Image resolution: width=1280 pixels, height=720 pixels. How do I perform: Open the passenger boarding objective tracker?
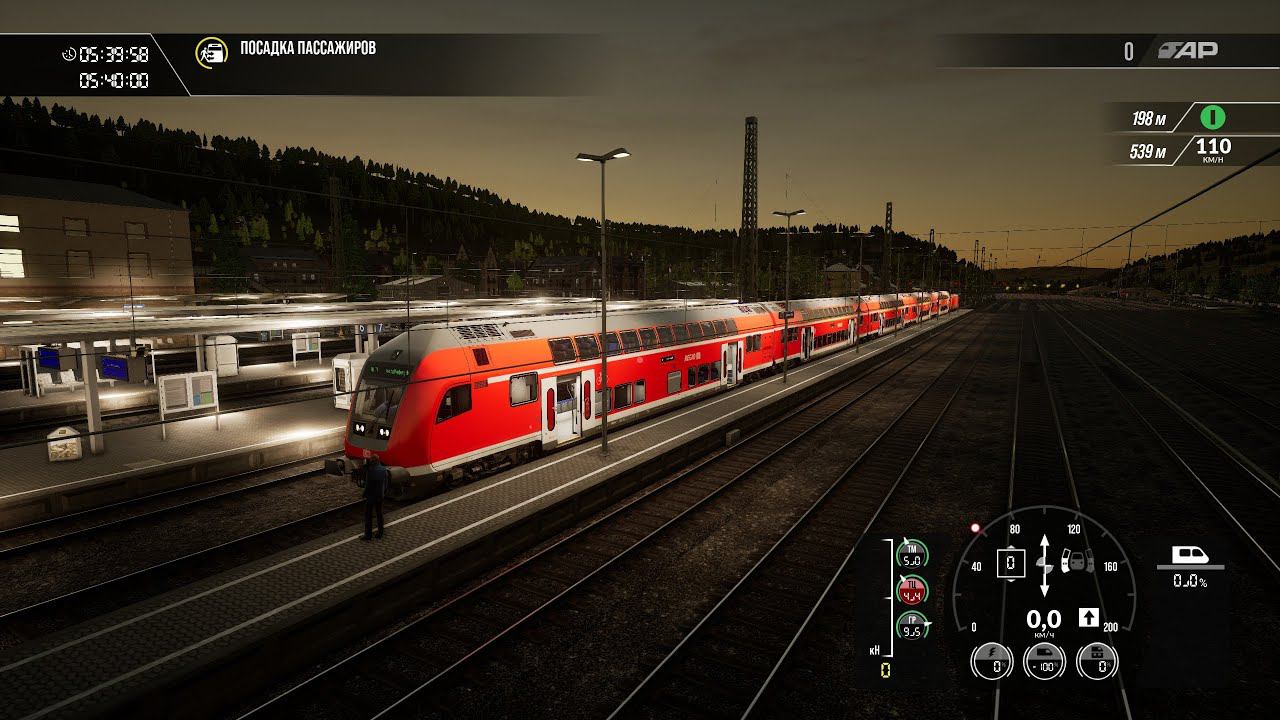(x=211, y=52)
